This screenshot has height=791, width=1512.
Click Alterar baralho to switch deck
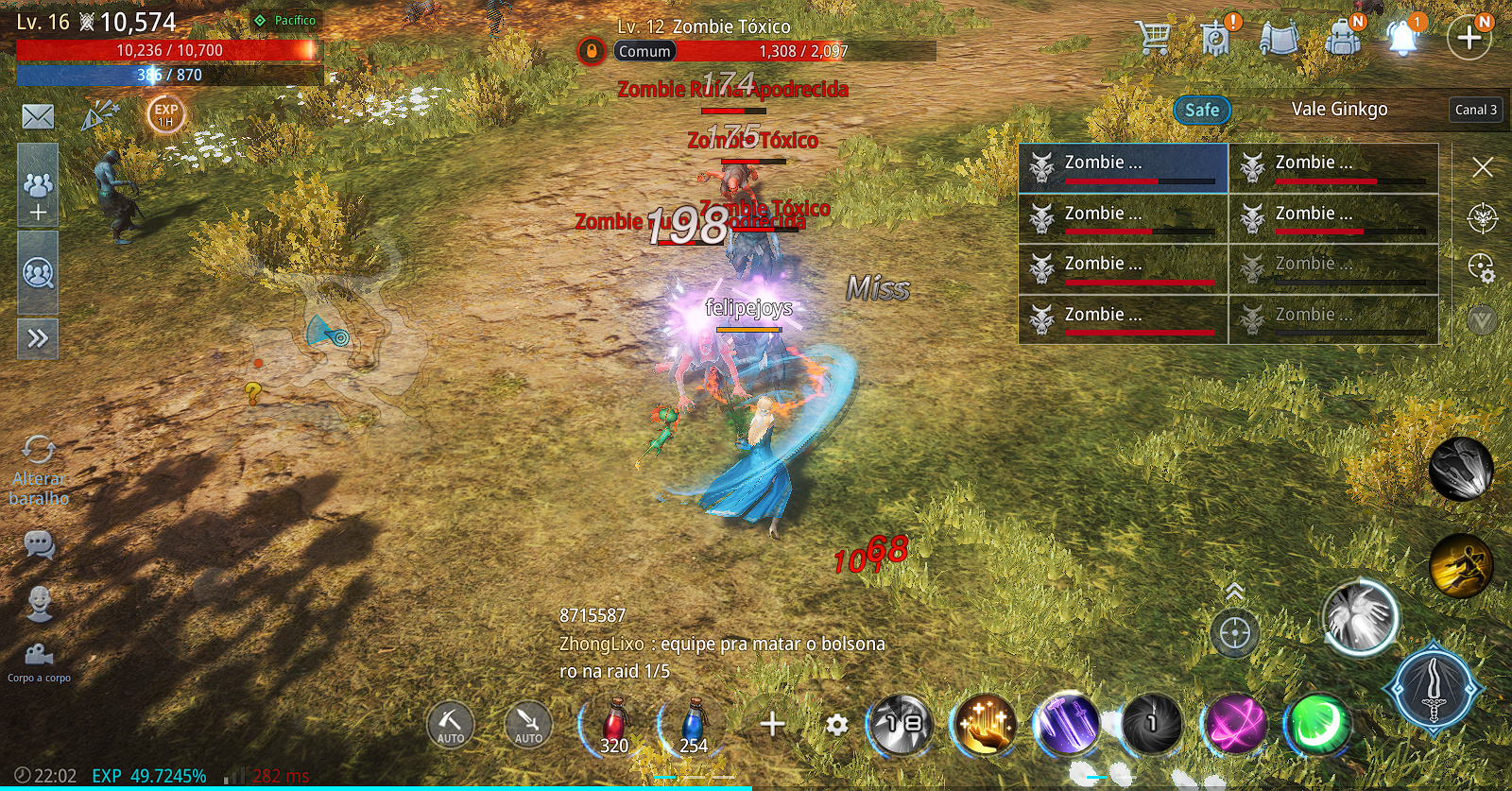pos(39,471)
